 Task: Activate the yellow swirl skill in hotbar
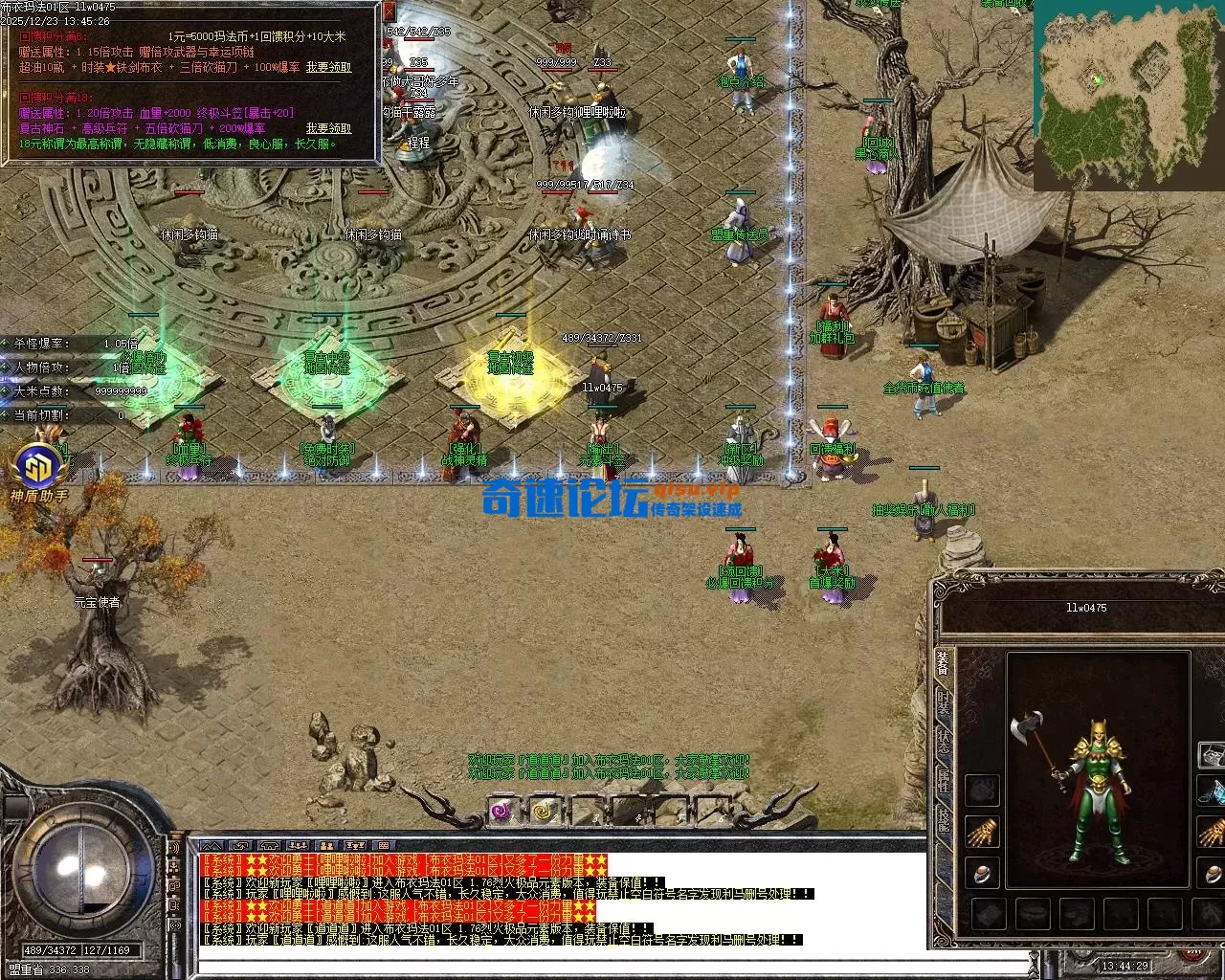click(x=545, y=812)
